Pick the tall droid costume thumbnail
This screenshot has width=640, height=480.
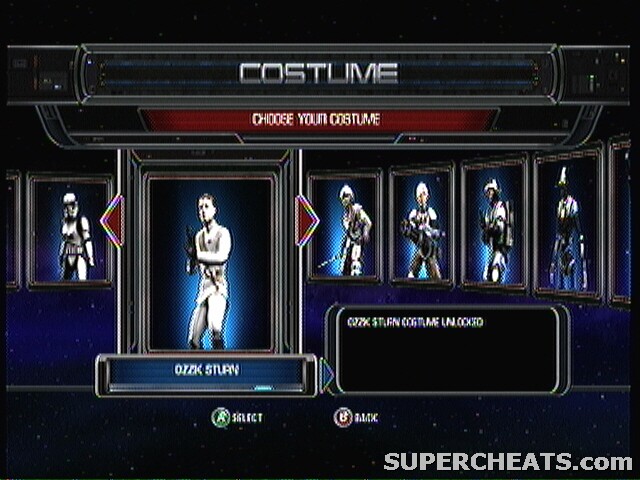pyautogui.click(x=567, y=225)
